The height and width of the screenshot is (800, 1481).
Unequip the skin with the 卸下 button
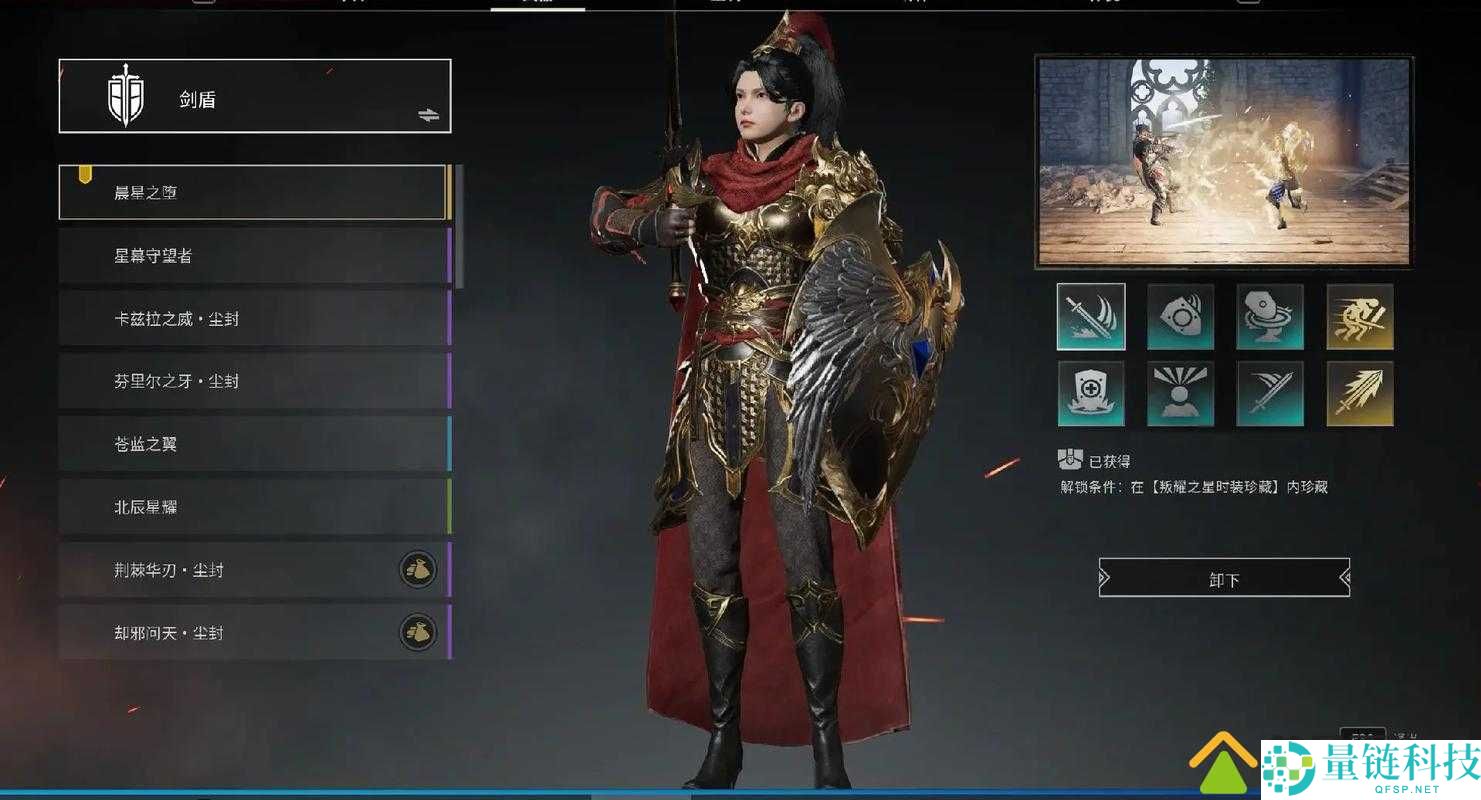pos(1224,578)
